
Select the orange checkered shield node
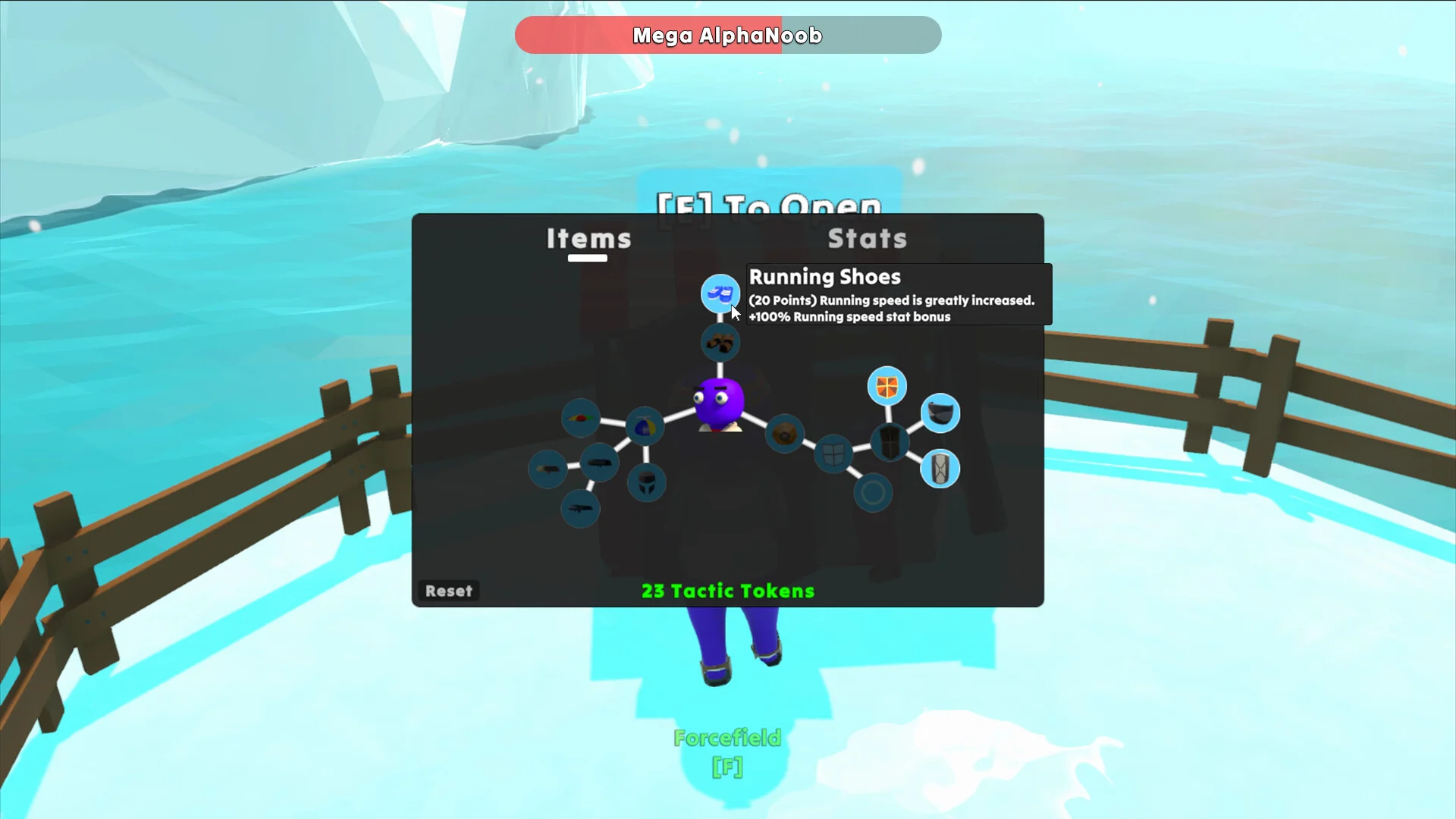pos(886,387)
